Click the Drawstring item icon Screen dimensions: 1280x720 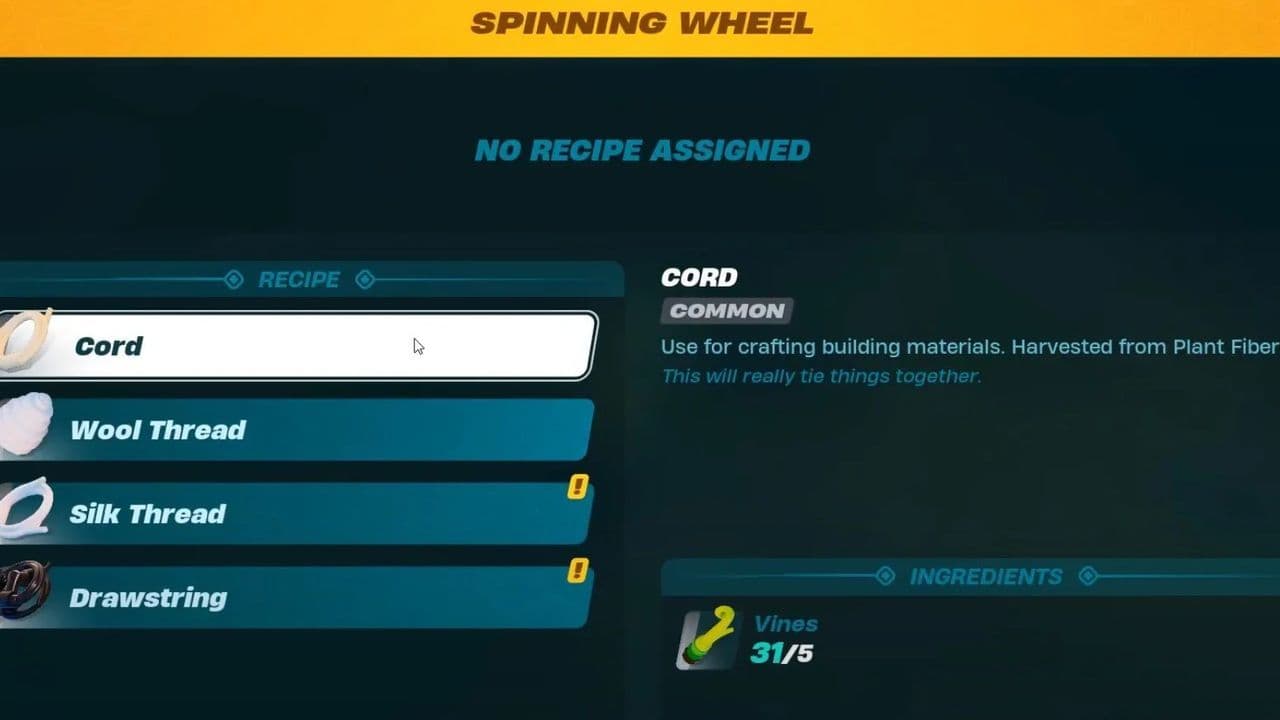pos(20,592)
